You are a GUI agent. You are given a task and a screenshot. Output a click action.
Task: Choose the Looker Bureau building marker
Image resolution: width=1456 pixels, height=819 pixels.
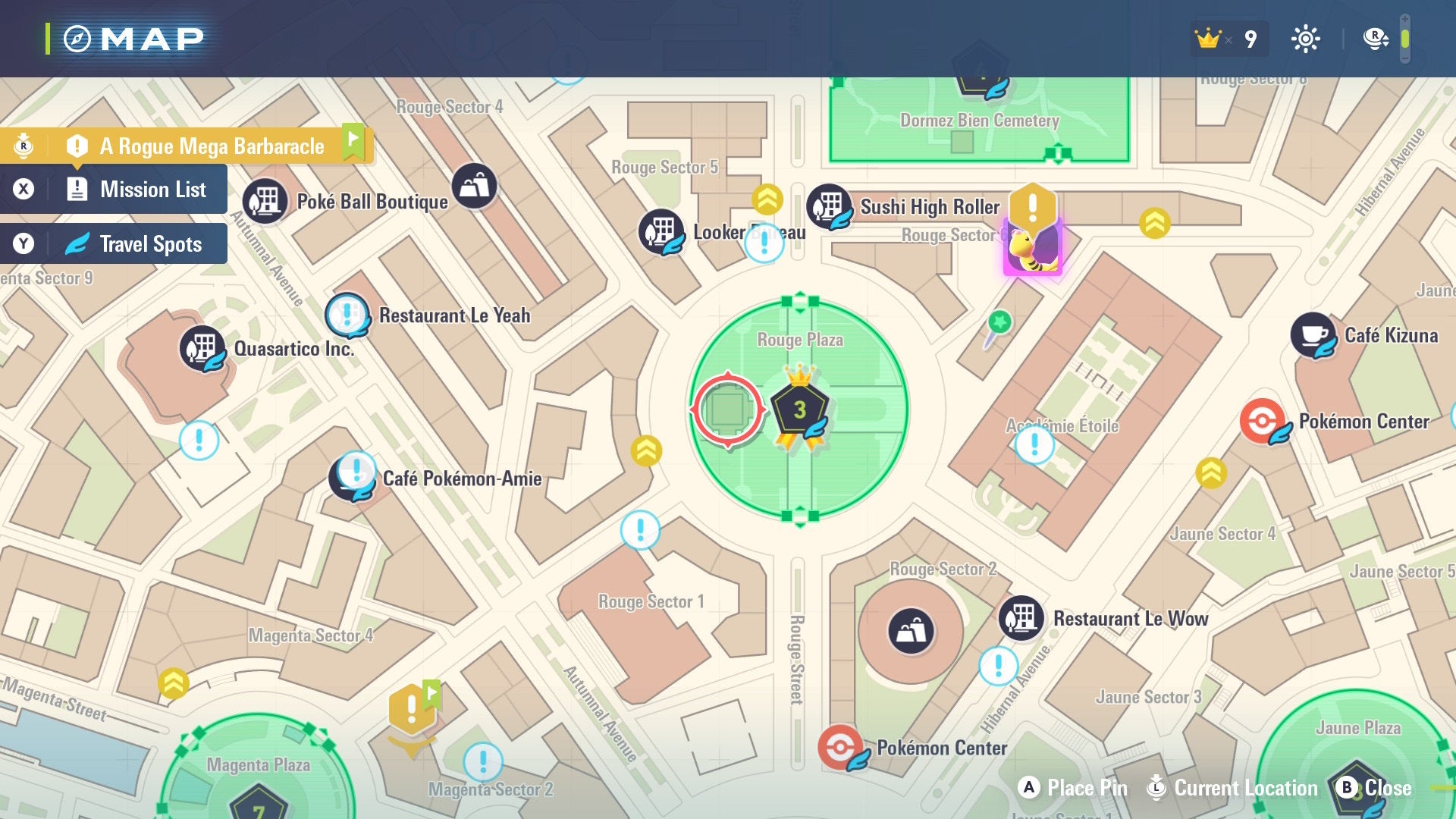tap(661, 231)
